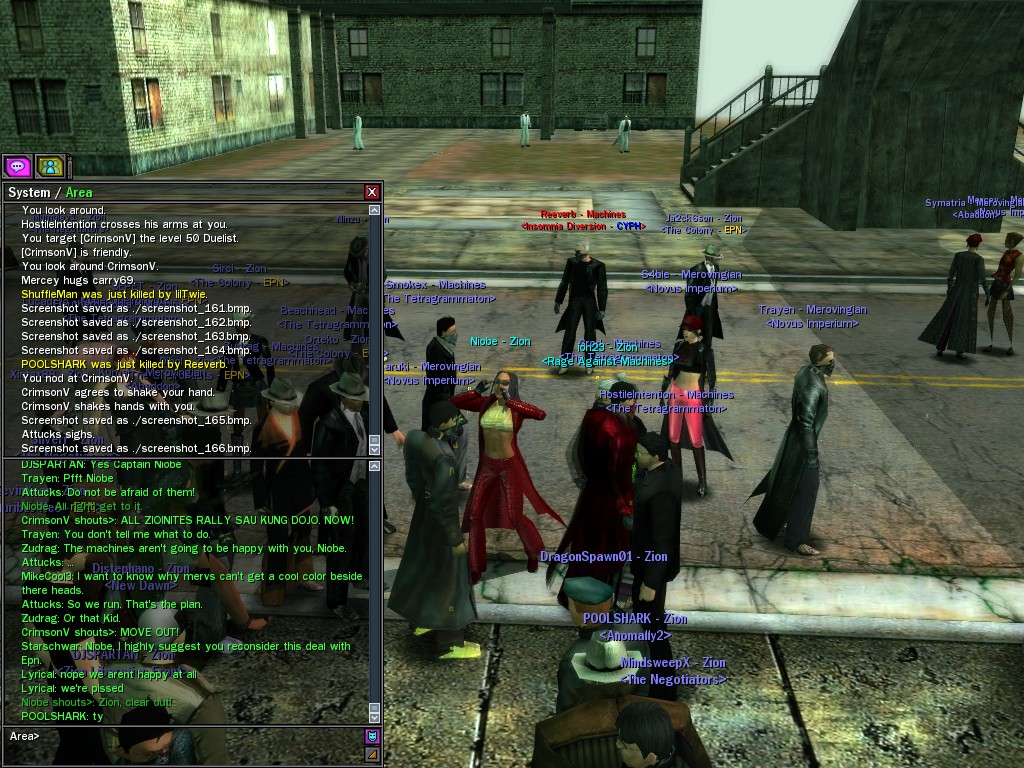Screen dimensions: 1024x768
Task: Click the area chat's scroll-up arrow
Action: [x=375, y=467]
